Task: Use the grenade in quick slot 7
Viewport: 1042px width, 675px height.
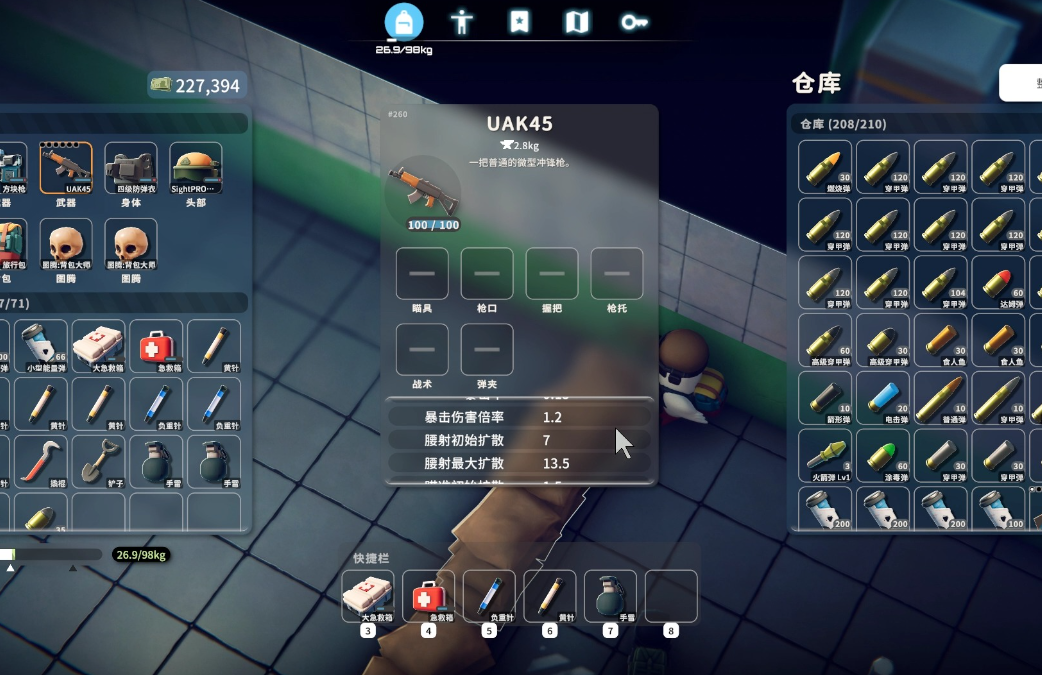Action: (x=610, y=596)
